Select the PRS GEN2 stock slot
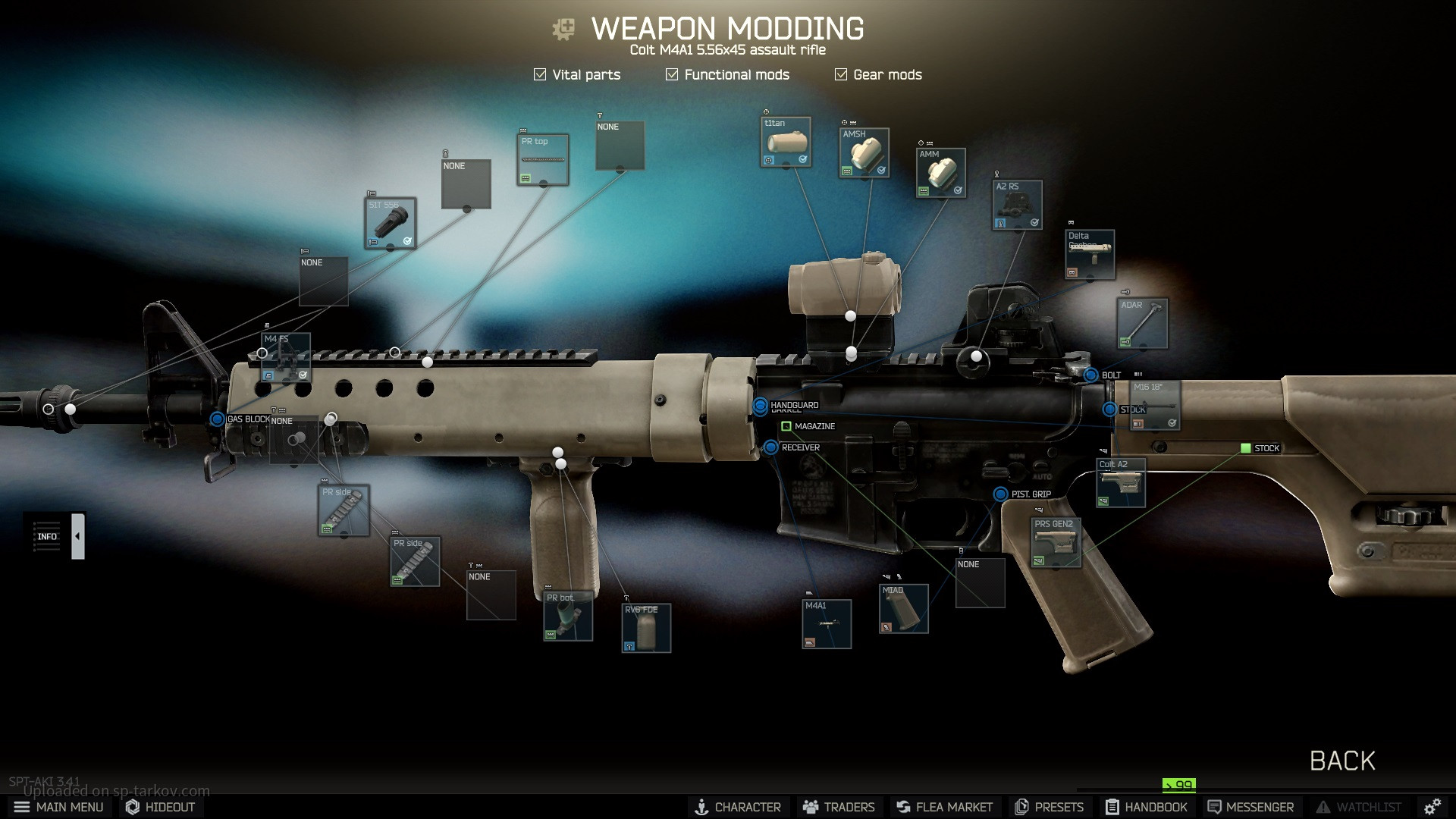 [x=1056, y=542]
